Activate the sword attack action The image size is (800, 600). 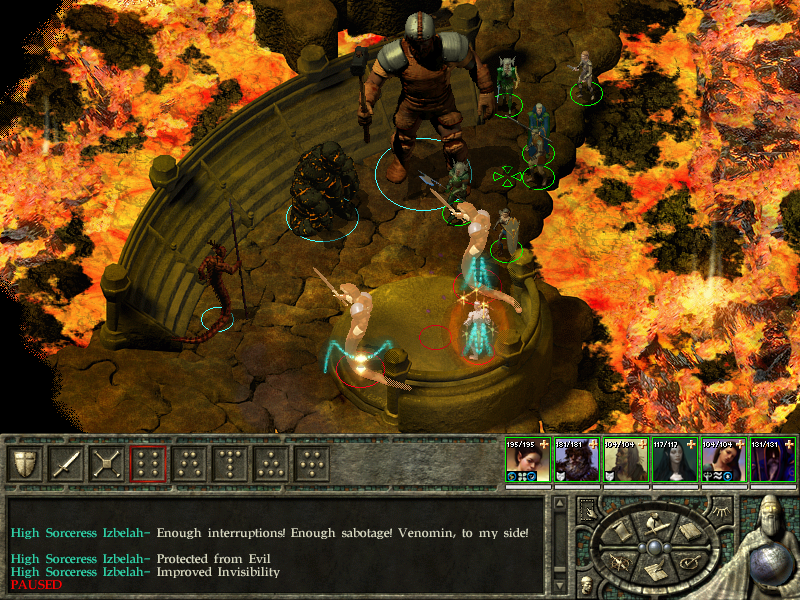coord(65,464)
